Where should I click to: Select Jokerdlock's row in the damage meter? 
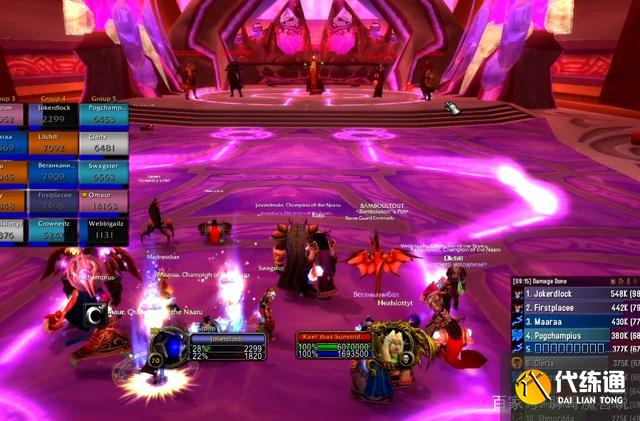coord(575,296)
